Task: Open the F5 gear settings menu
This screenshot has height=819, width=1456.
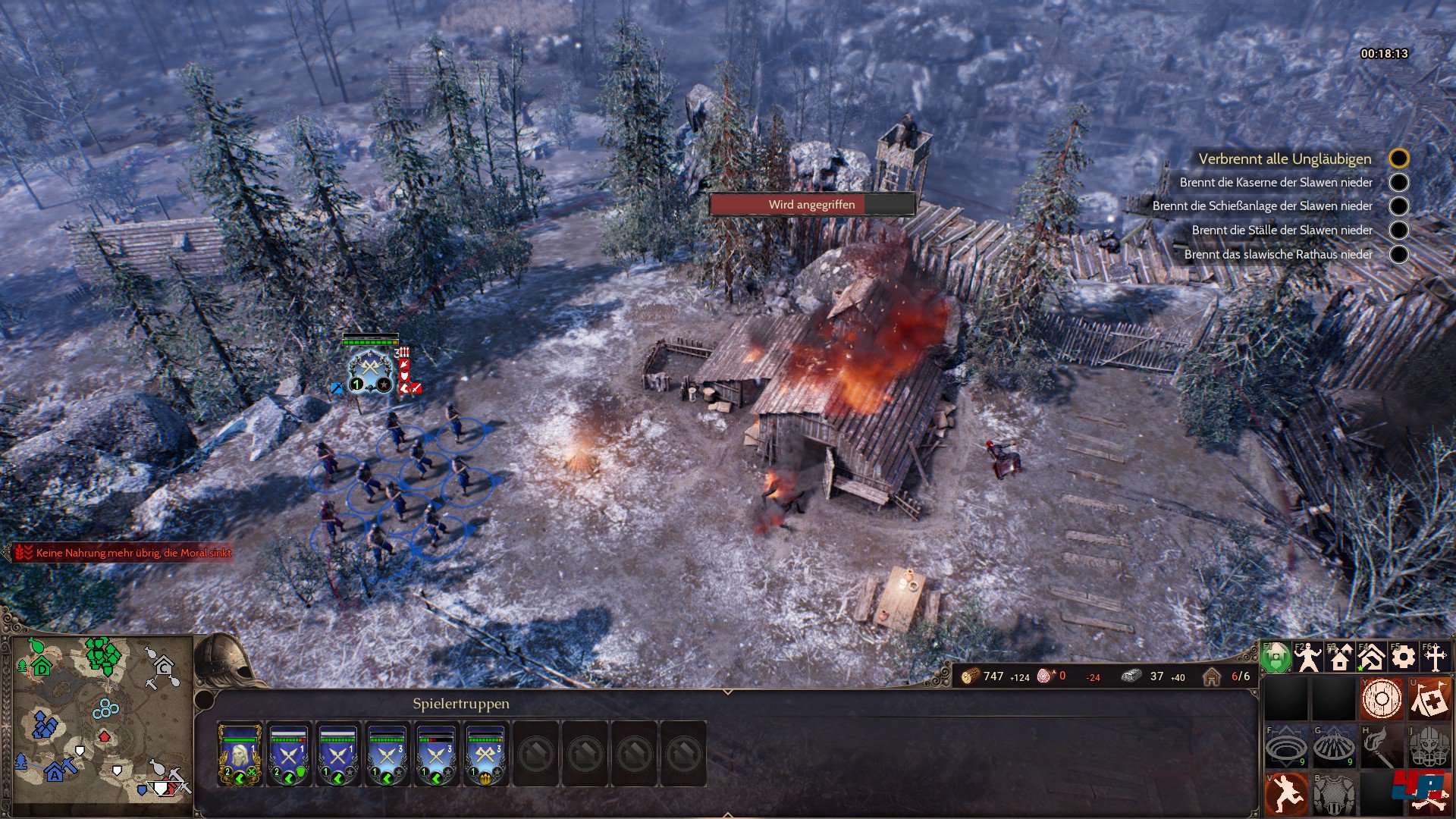Action: click(x=1403, y=657)
